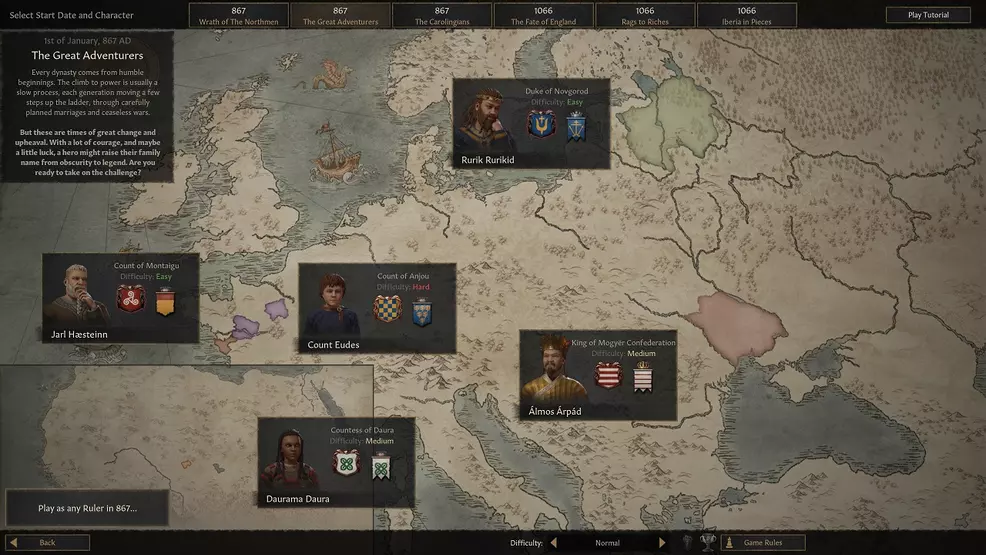Choose Álmos Árpád character card

[597, 375]
